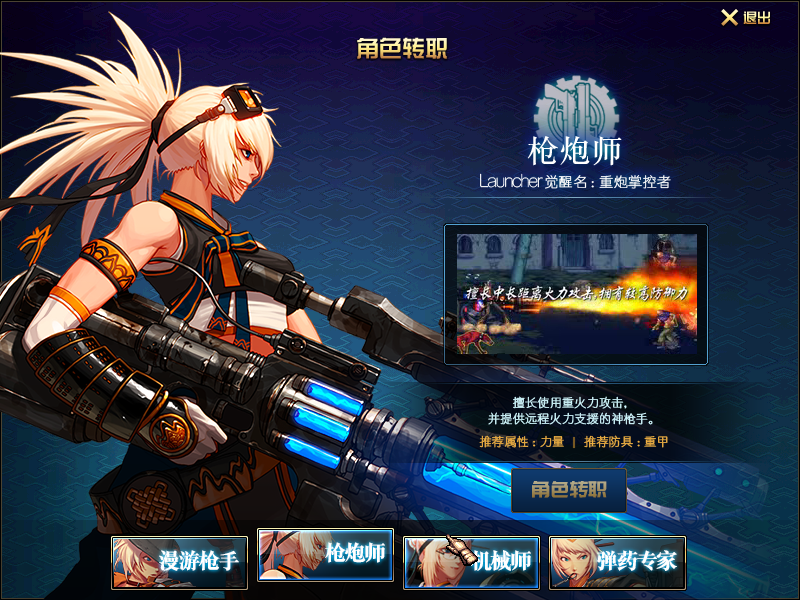Confirm with the 角色转职 button

(x=569, y=490)
